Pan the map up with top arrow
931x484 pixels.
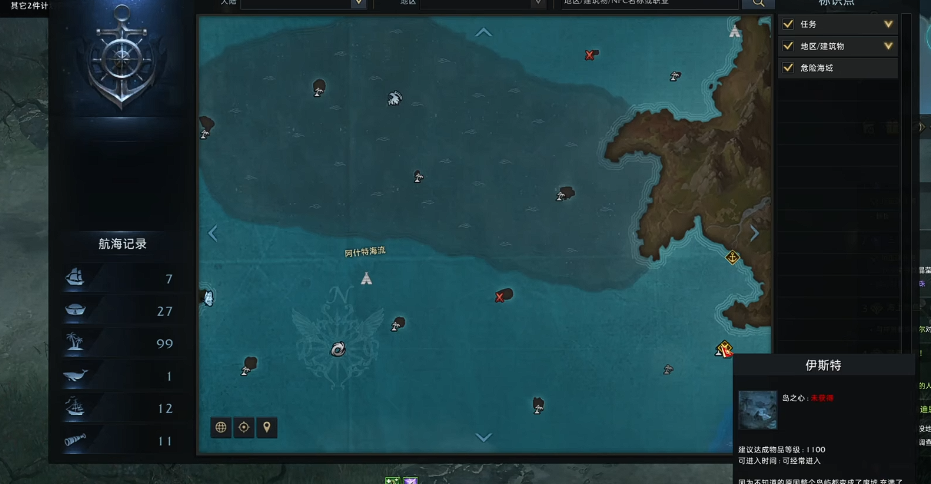(x=484, y=32)
